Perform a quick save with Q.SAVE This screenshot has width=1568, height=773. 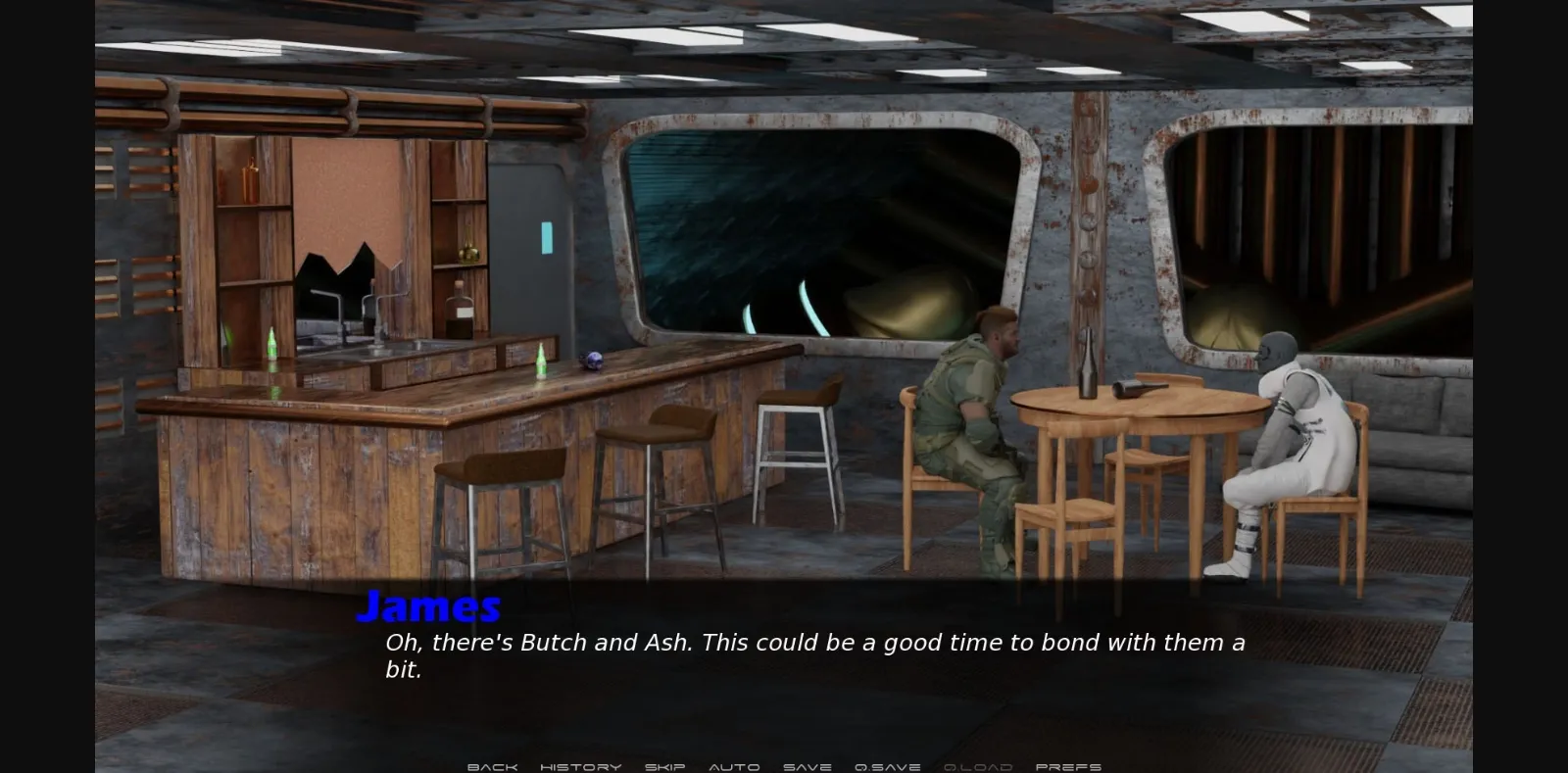point(886,767)
